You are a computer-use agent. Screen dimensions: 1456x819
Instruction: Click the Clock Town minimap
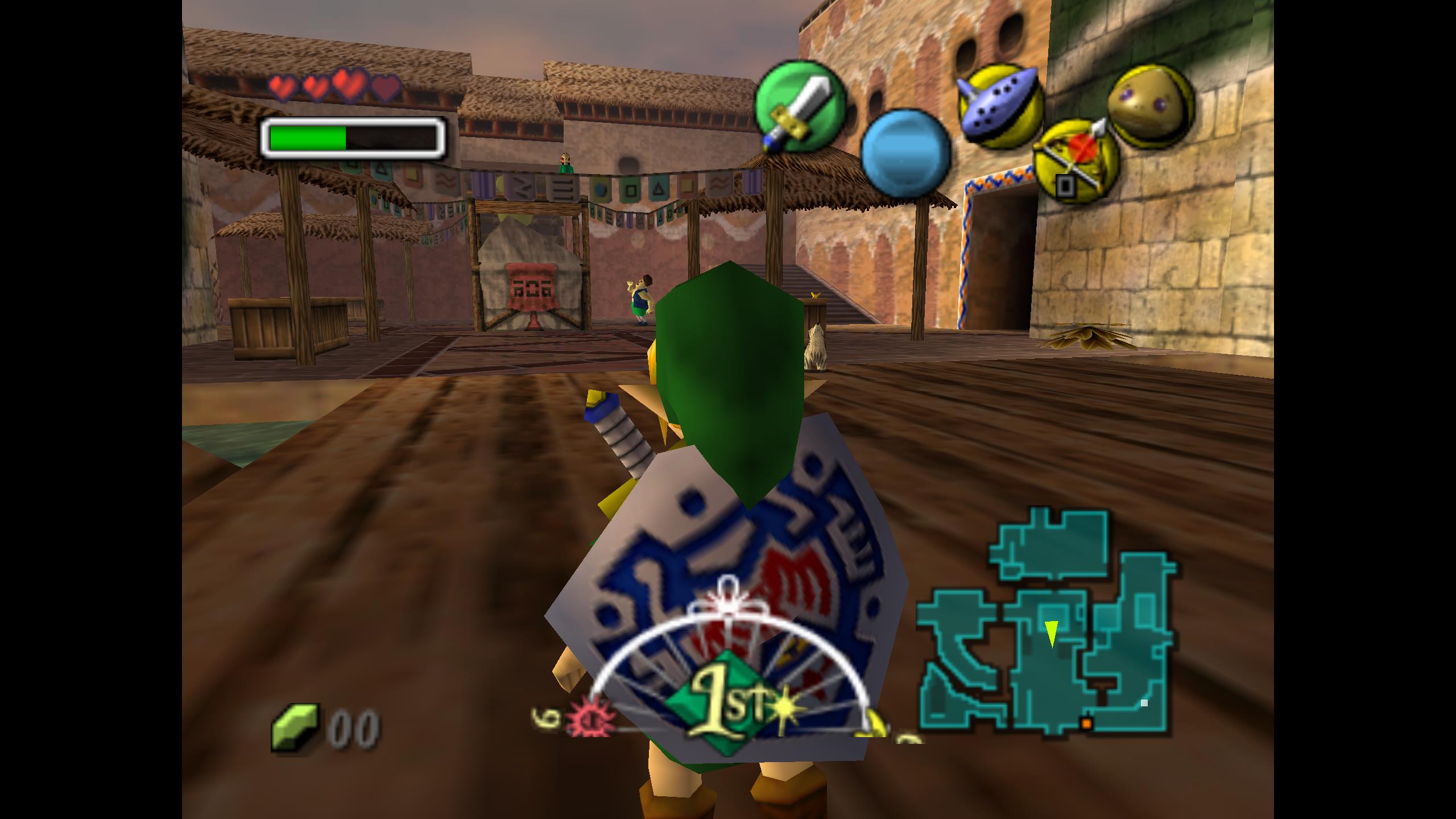pyautogui.click(x=1046, y=626)
